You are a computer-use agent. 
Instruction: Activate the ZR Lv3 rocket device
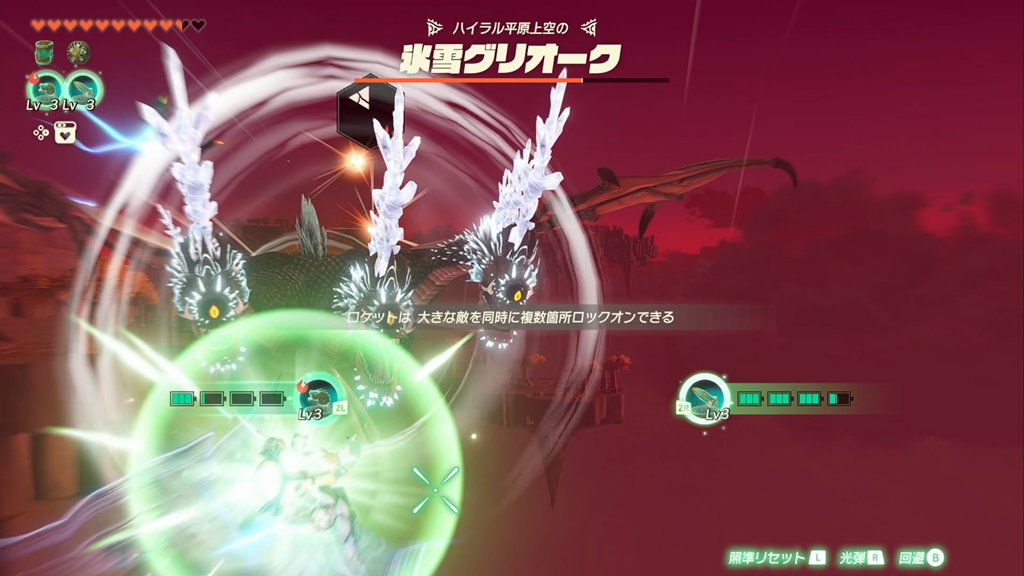[705, 396]
